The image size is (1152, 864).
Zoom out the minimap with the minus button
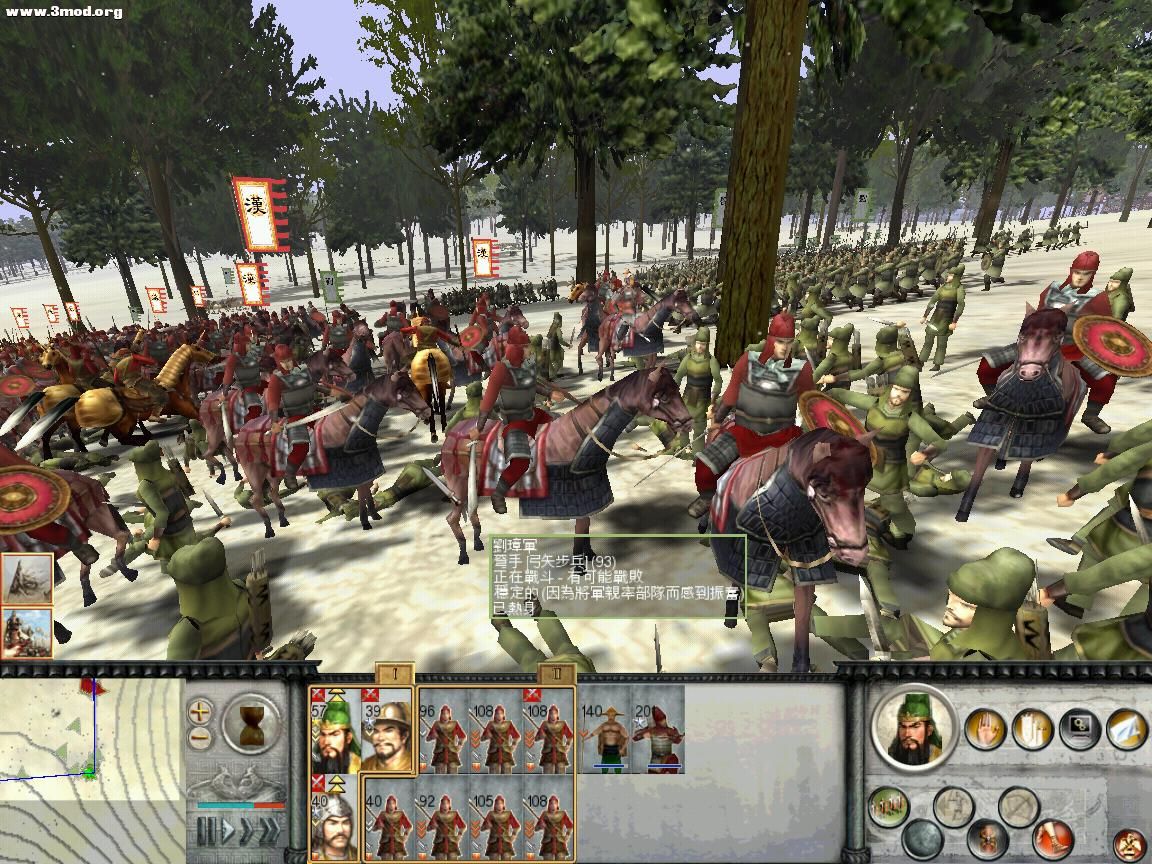coord(201,739)
